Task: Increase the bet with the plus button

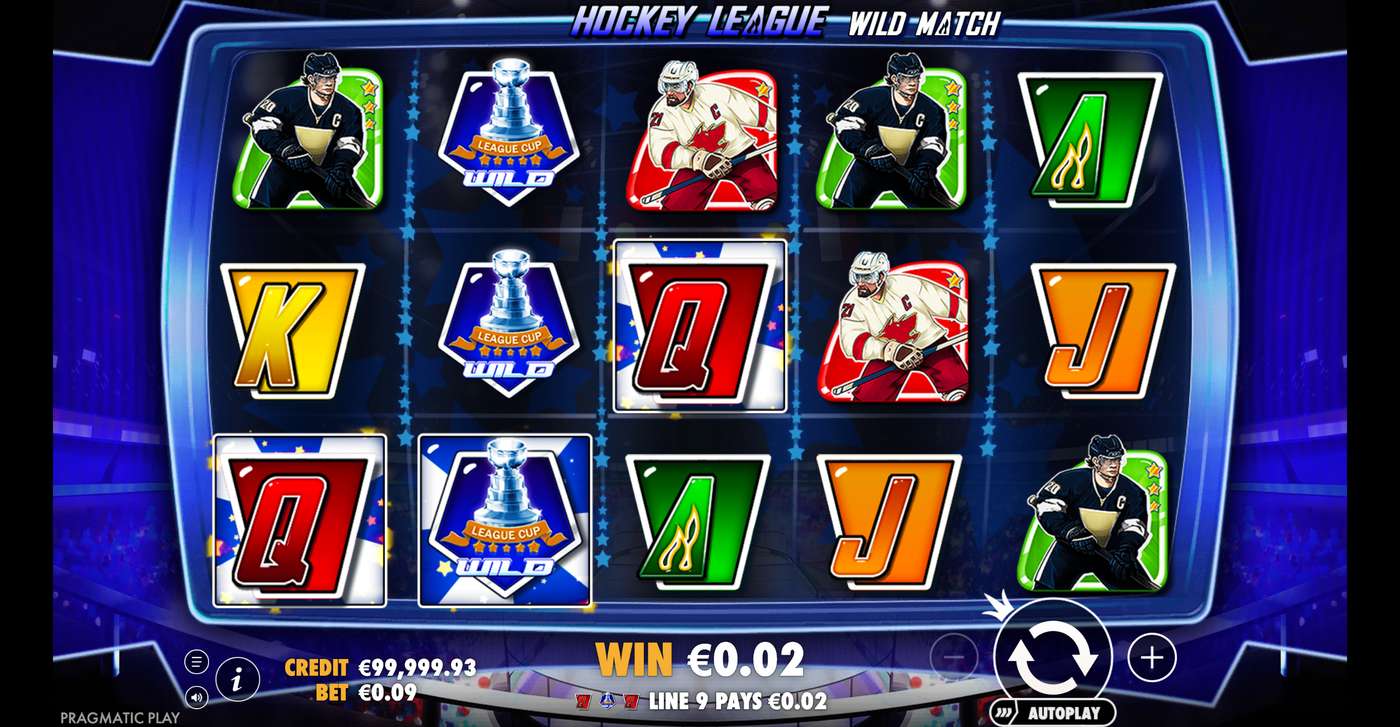Action: tap(1152, 658)
